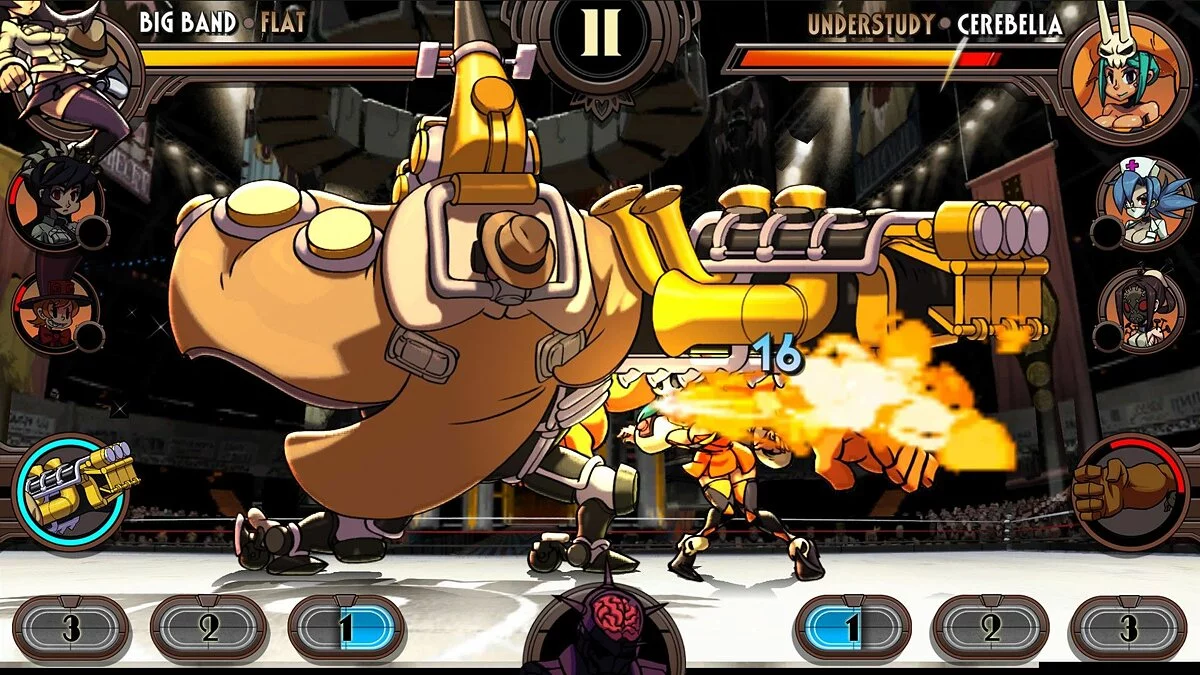This screenshot has height=675, width=1200.
Task: Select Big Band's level 2 blockbuster slot
Action: [x=208, y=628]
